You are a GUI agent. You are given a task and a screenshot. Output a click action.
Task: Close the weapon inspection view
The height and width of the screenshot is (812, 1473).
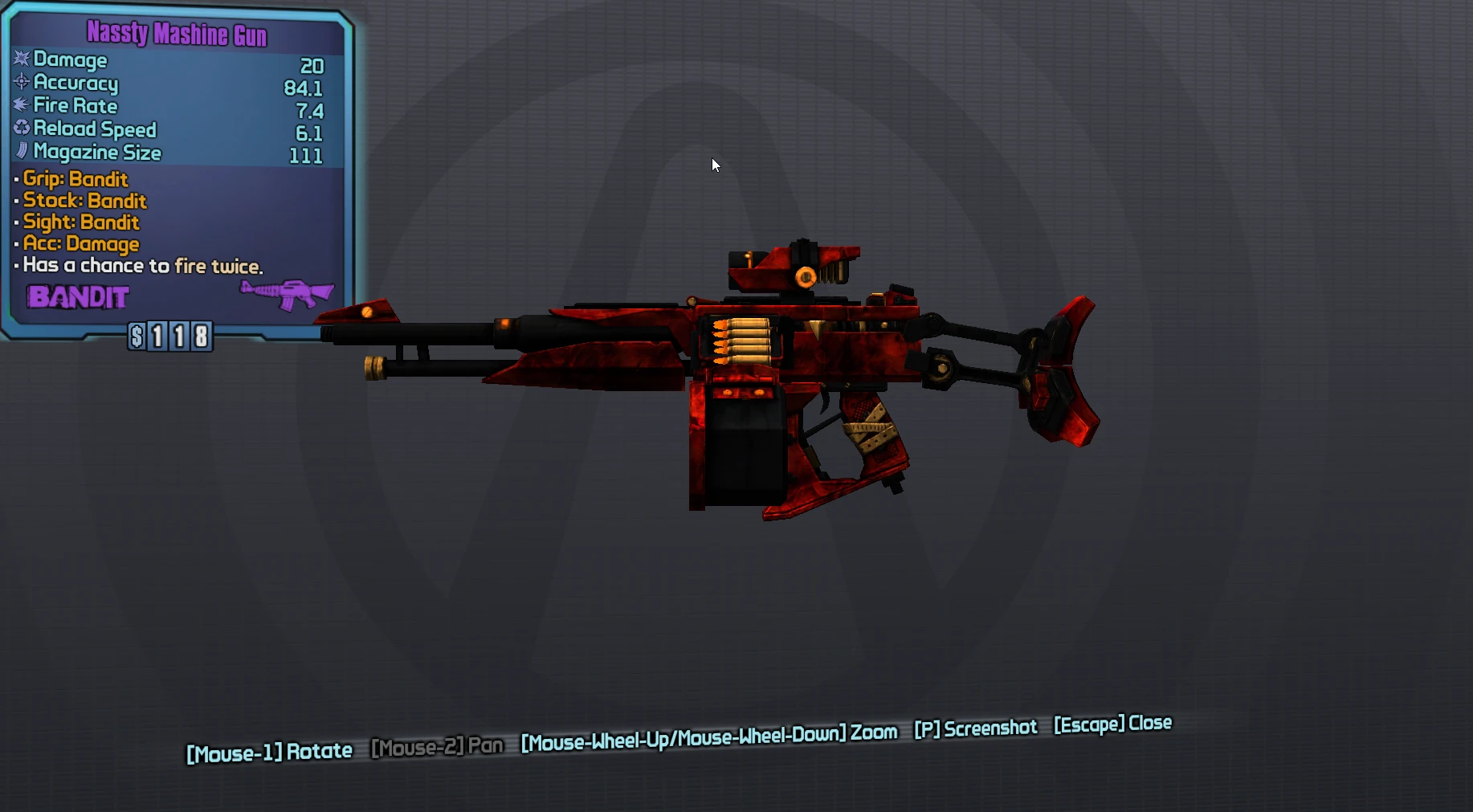click(1112, 724)
